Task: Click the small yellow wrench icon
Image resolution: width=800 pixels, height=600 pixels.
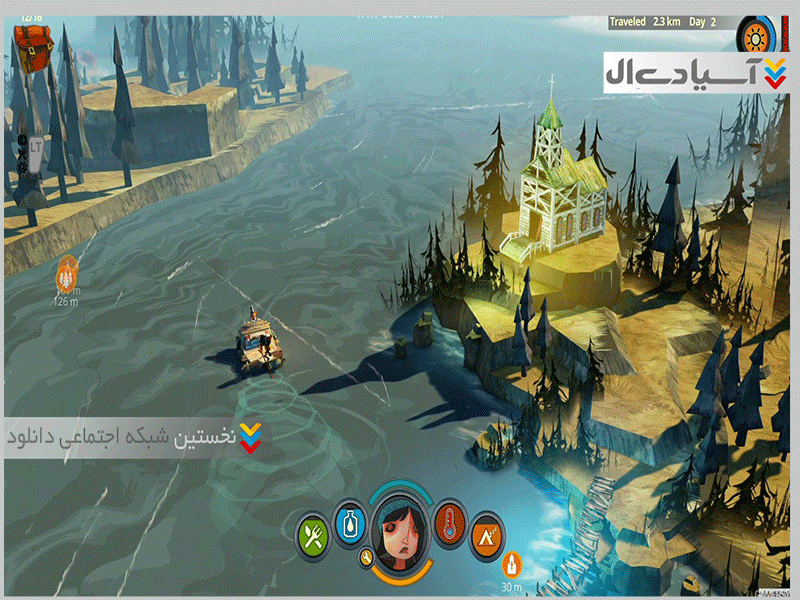Action: click(368, 556)
